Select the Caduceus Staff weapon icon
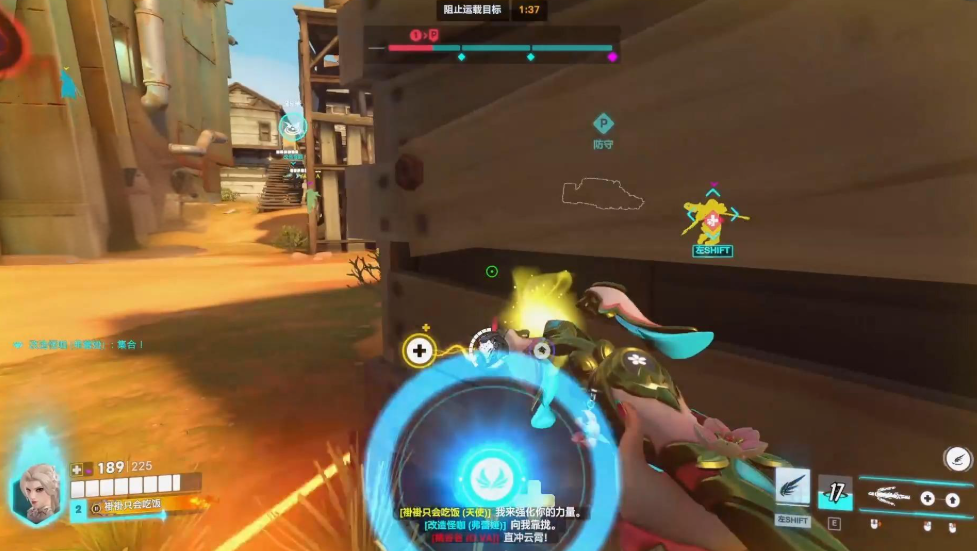 pyautogui.click(x=891, y=495)
